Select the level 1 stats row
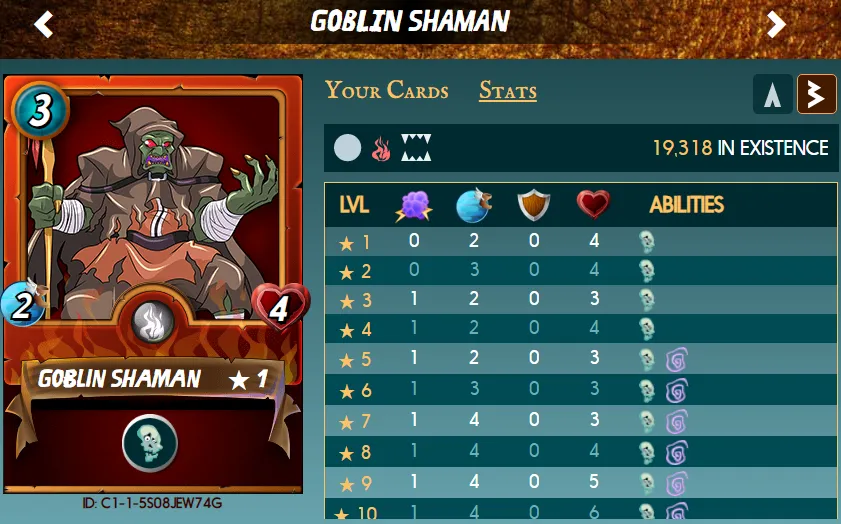 [x=580, y=241]
